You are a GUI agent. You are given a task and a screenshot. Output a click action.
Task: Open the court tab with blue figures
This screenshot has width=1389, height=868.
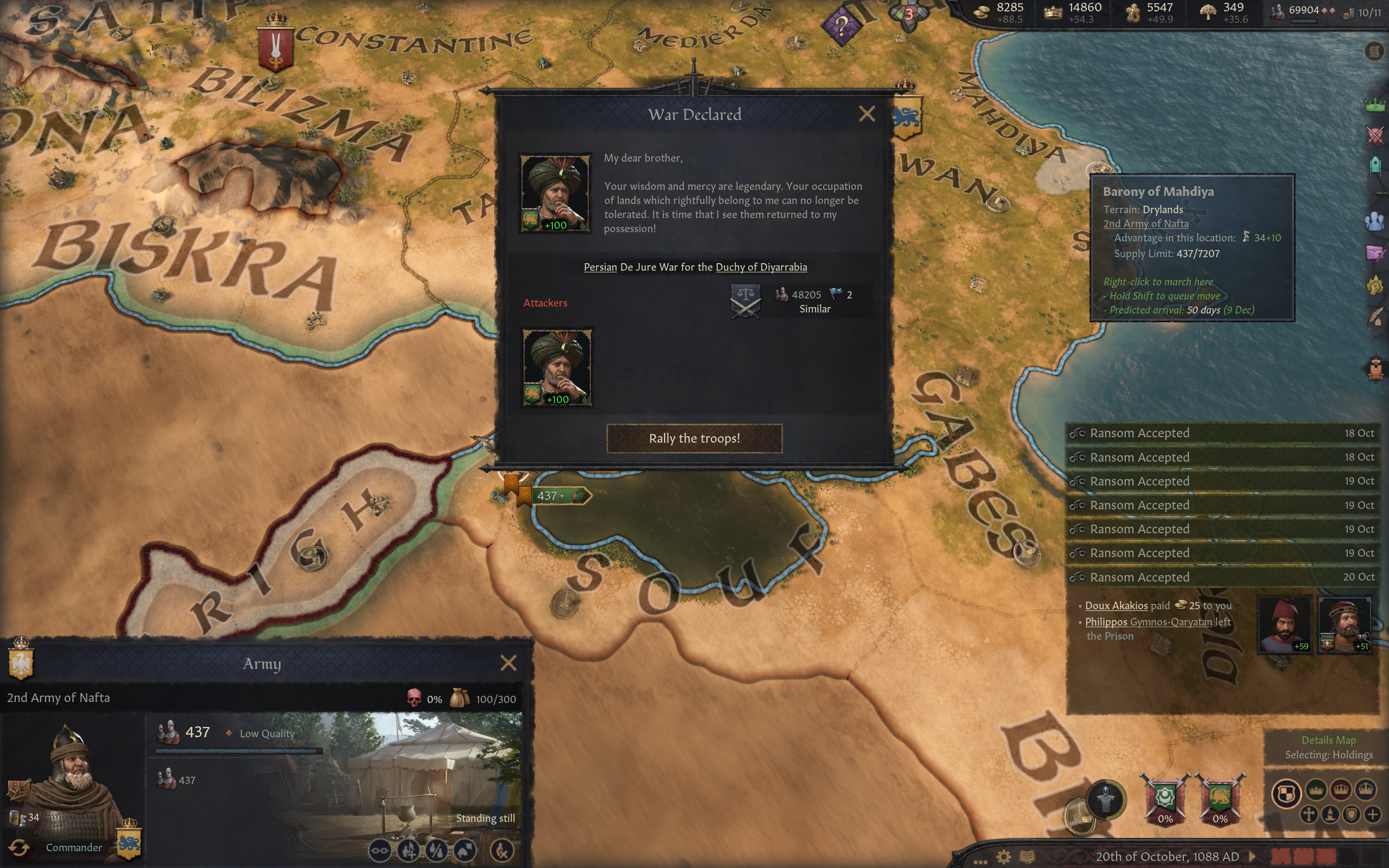[1375, 221]
